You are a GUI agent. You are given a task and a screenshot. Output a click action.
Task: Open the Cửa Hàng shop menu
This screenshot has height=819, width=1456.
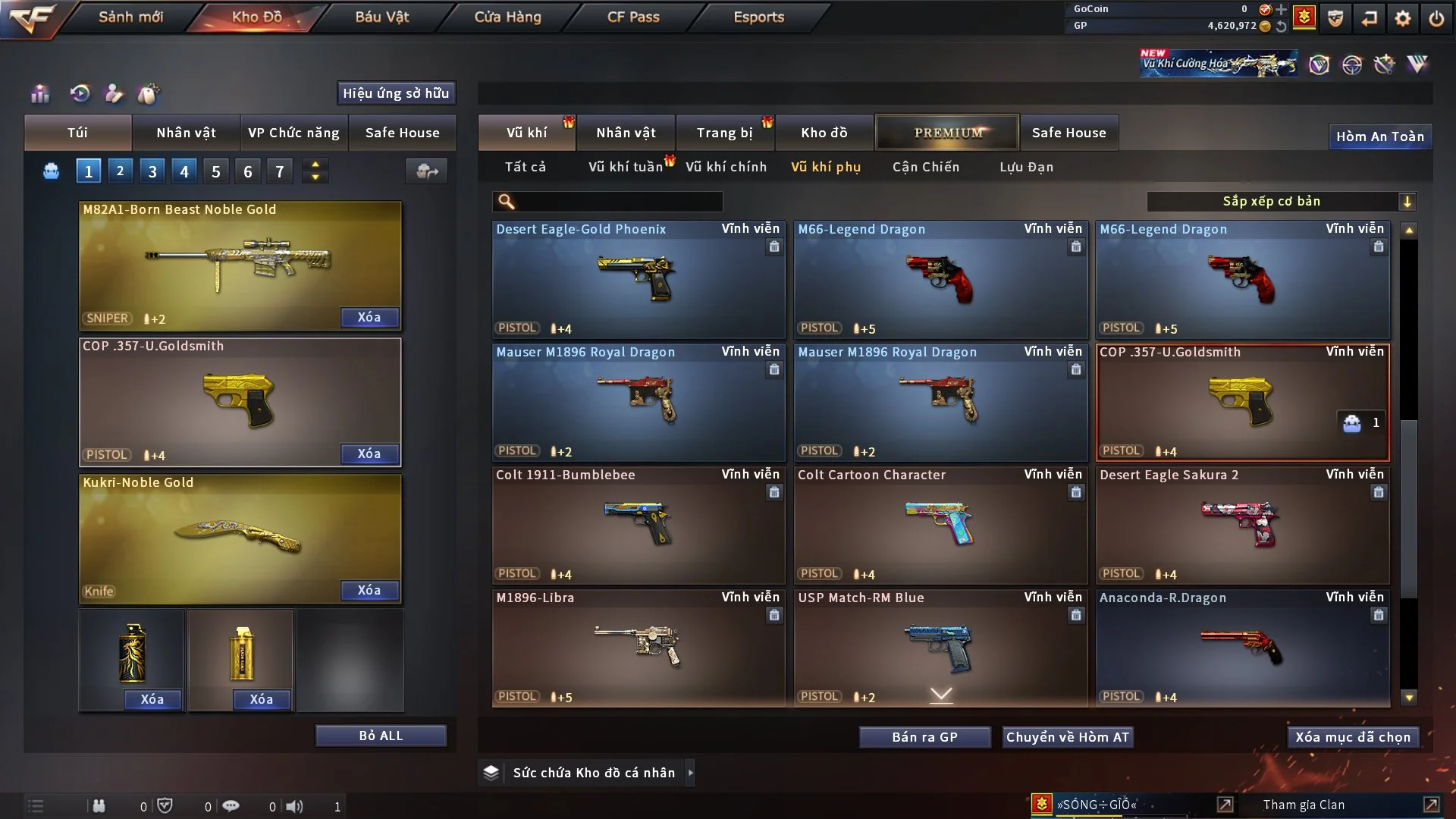(507, 17)
